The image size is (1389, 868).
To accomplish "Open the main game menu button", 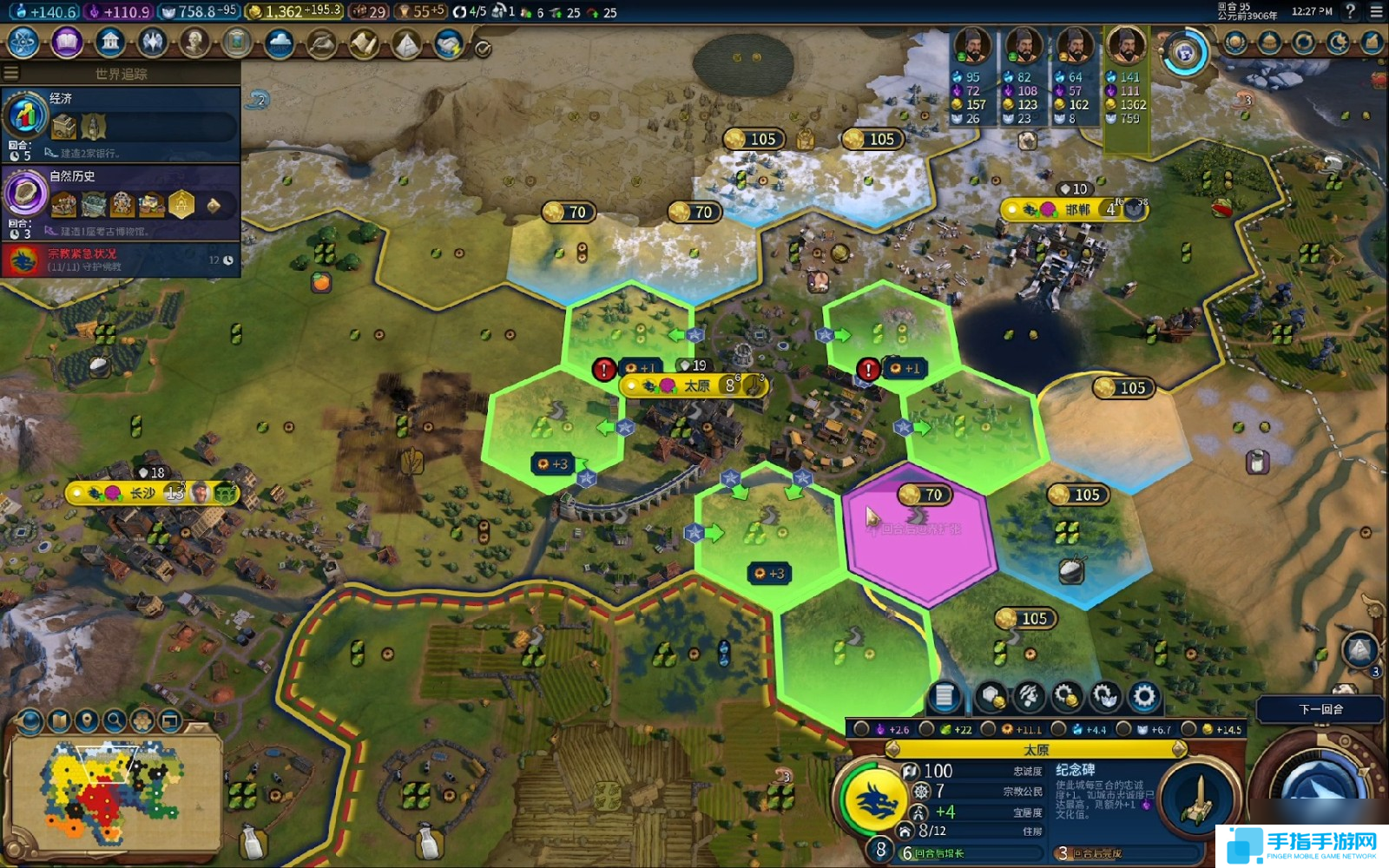I will tap(1376, 11).
